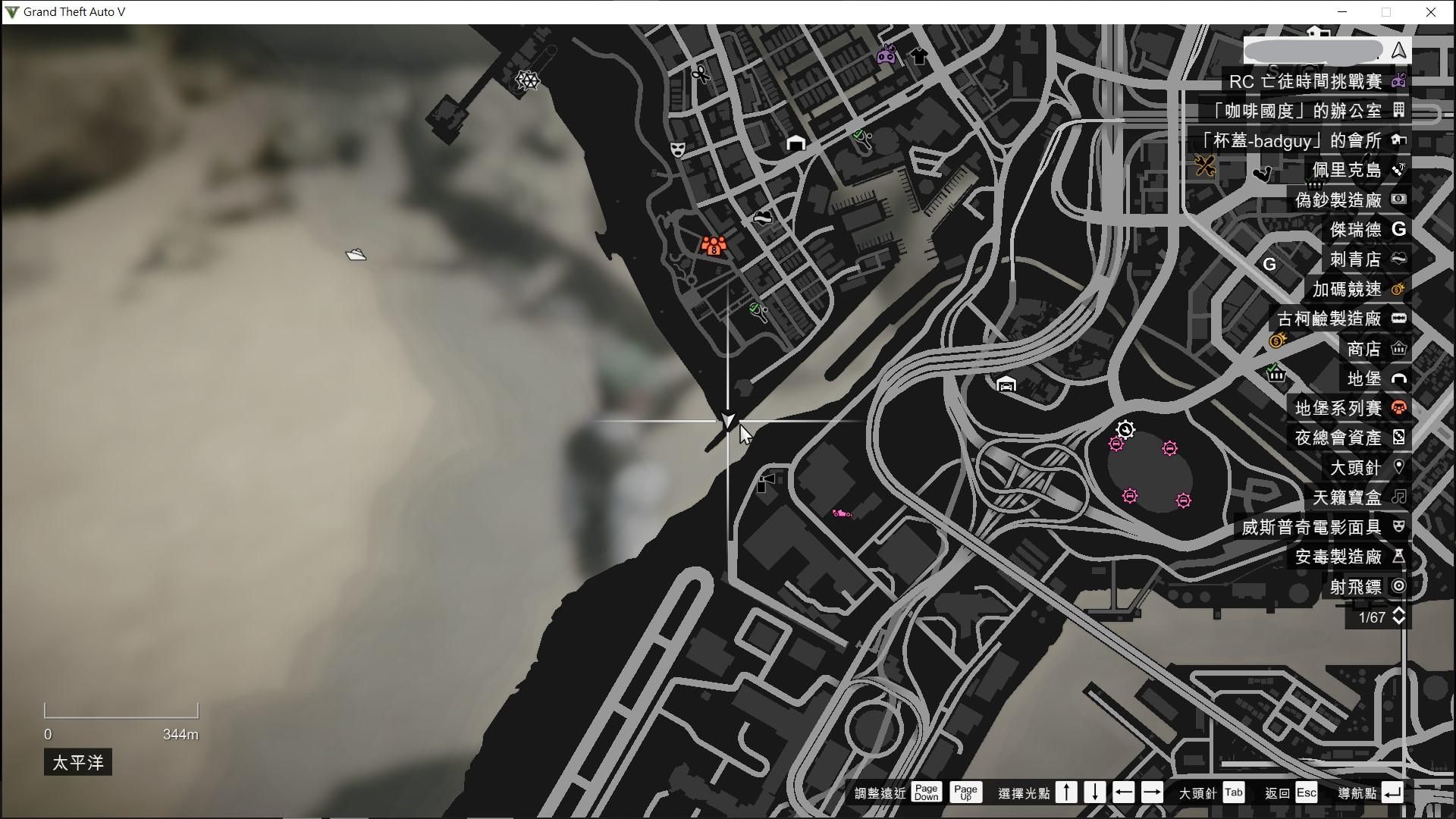The image size is (1456, 819).
Task: Select the 佩里克島 submarine icon in the legend
Action: (1399, 170)
